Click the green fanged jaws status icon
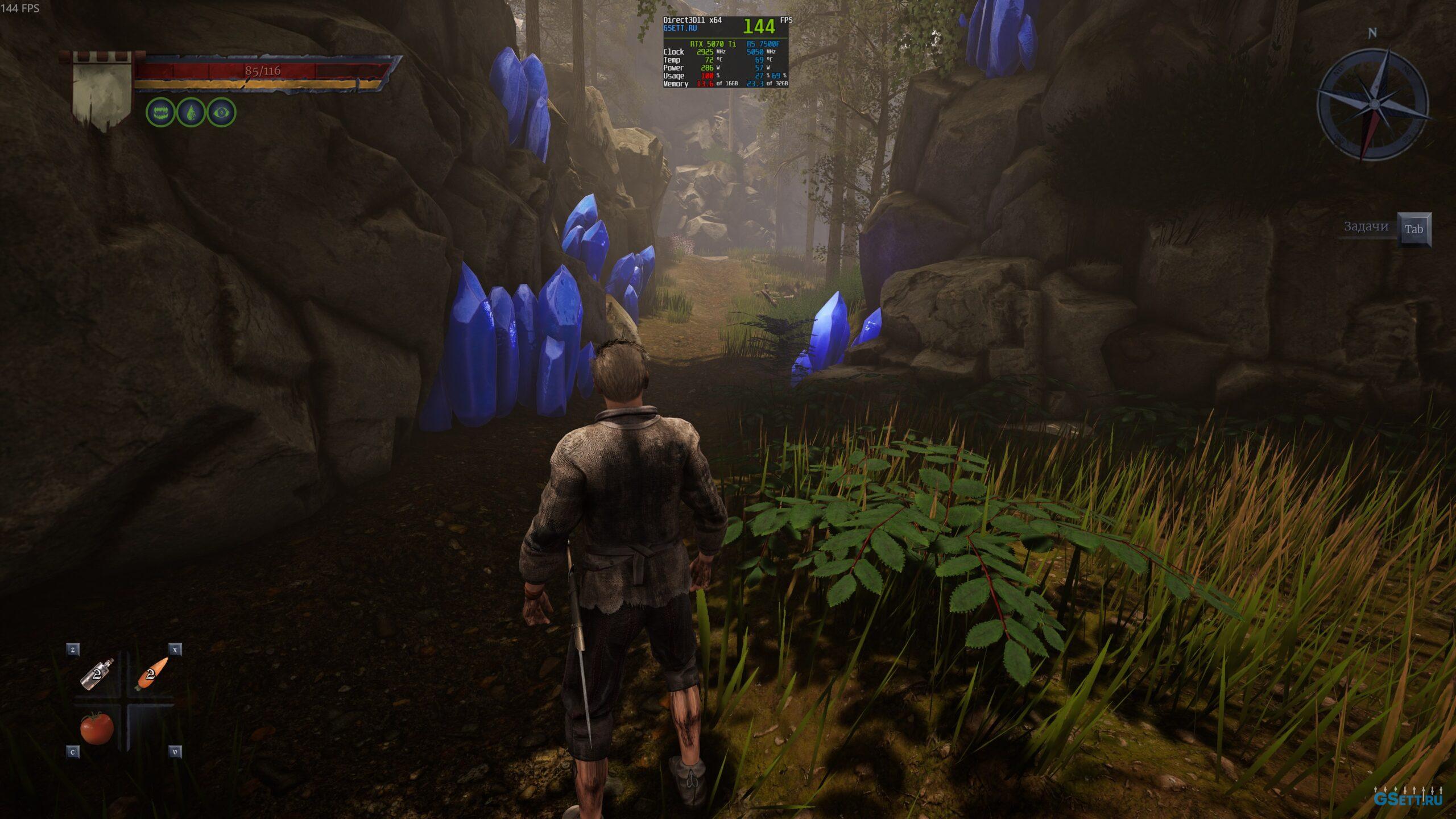Viewport: 1456px width, 819px height. 160,112
